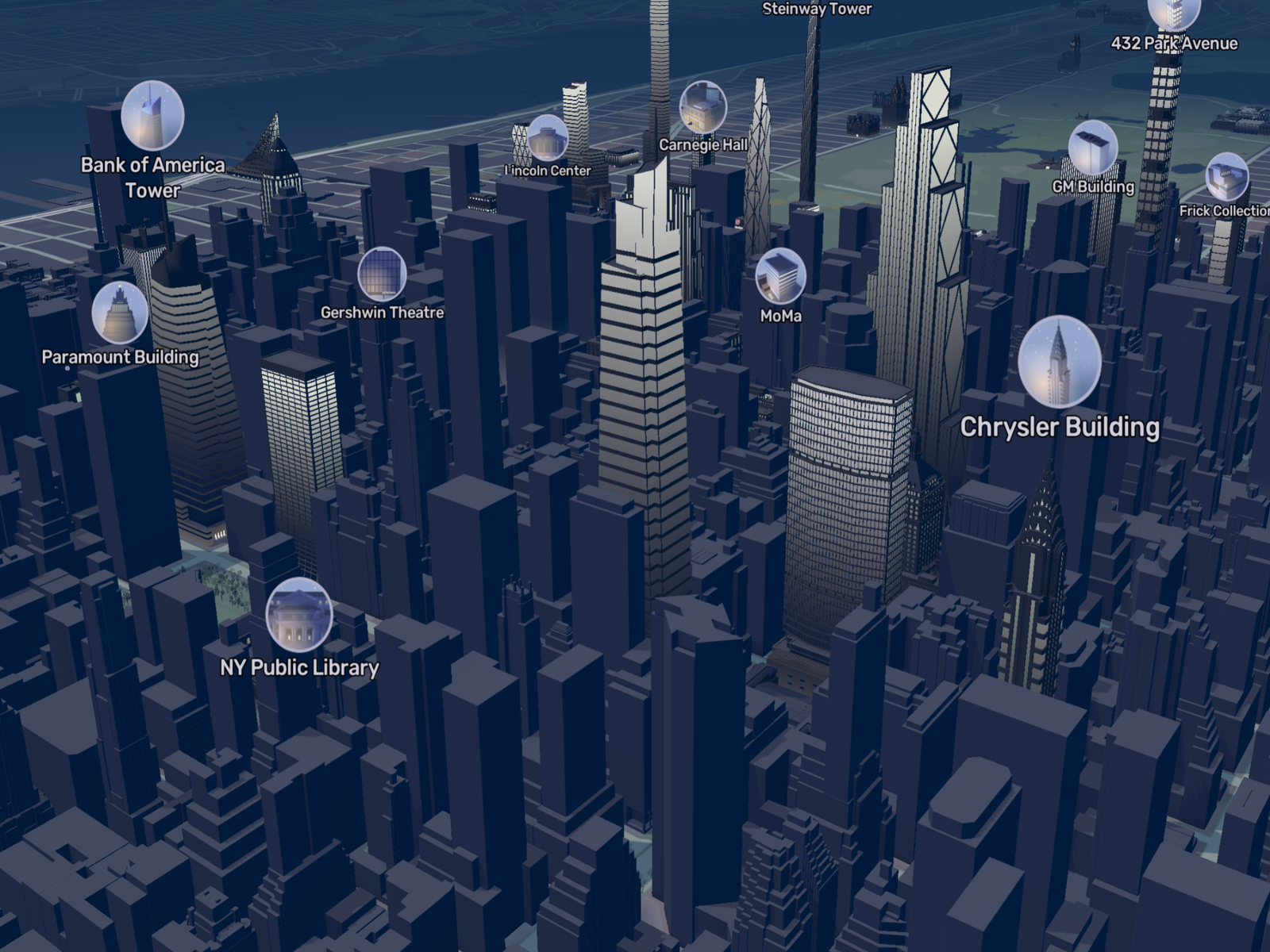1270x952 pixels.
Task: Select the Steinway Tower label
Action: (817, 10)
